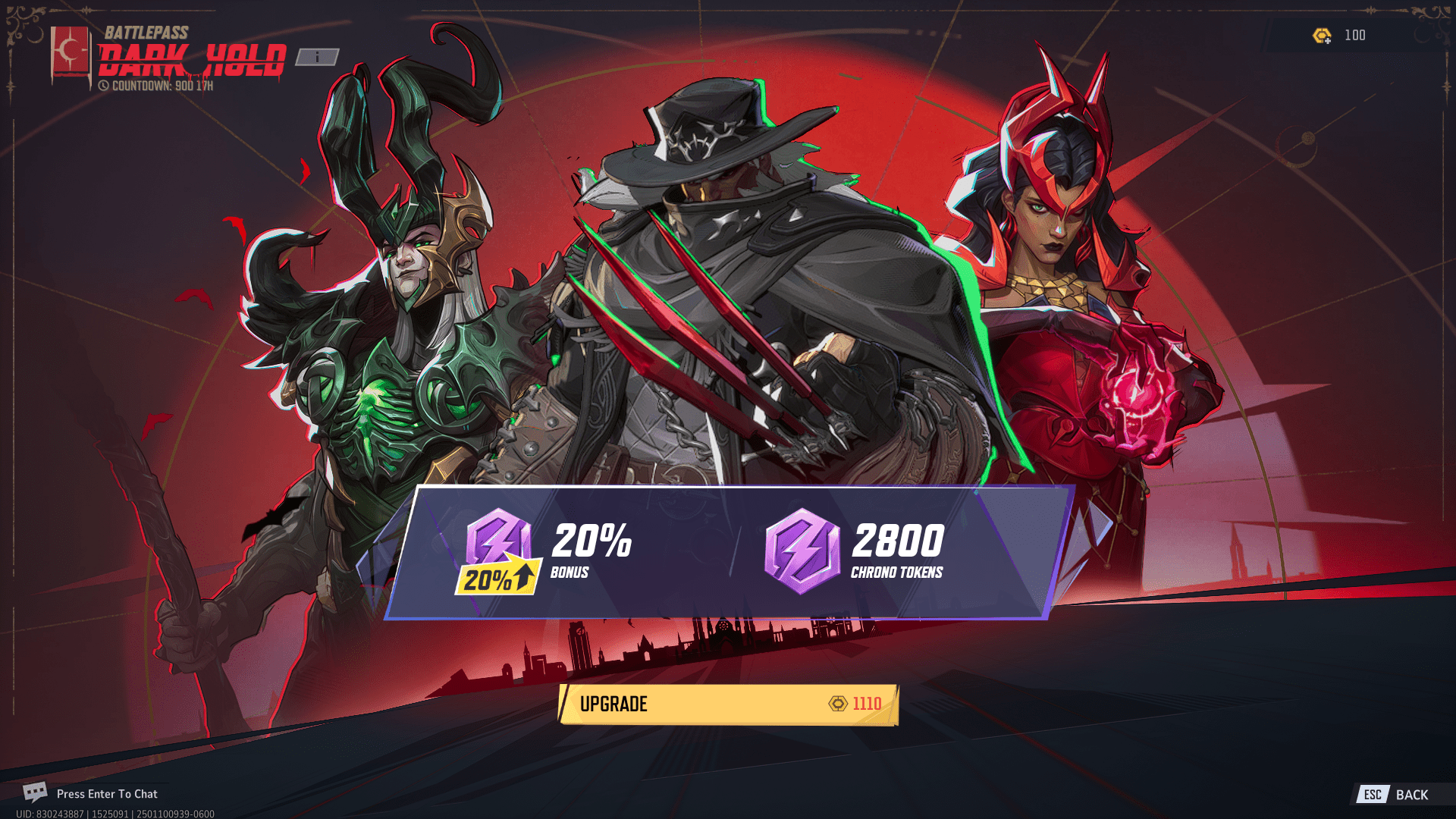Click the UID number in the bottom corner

point(91,811)
